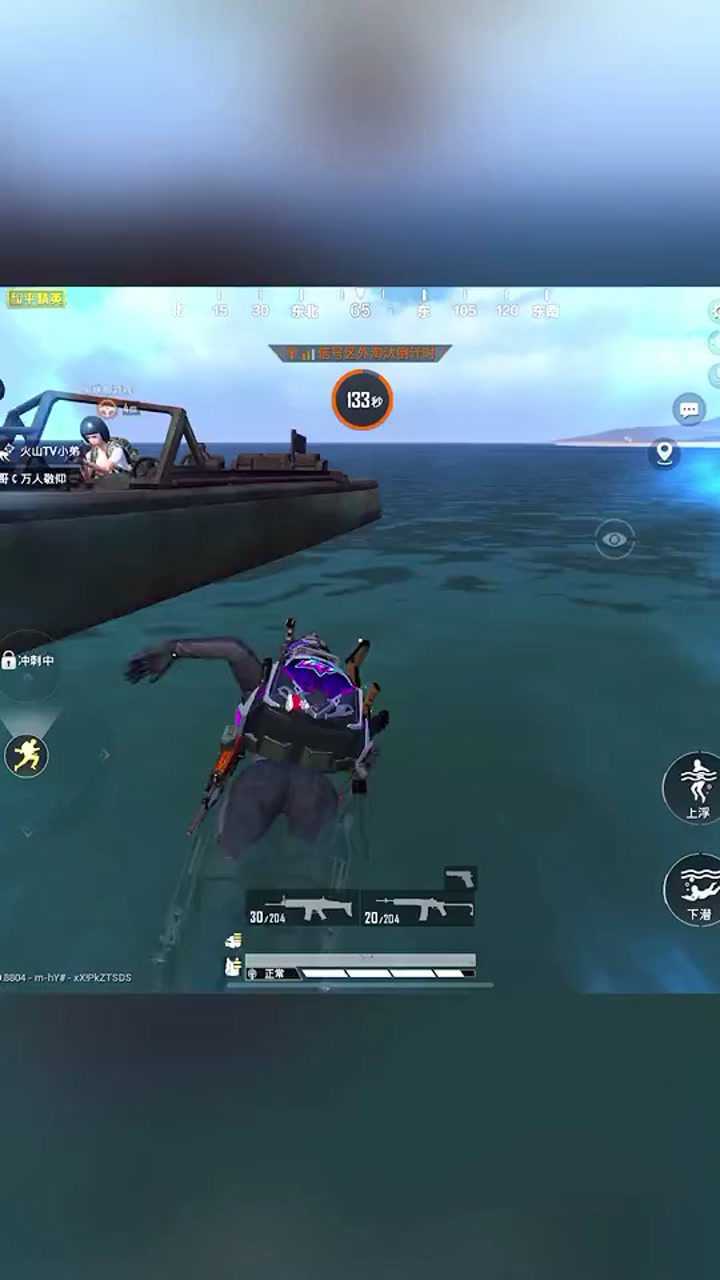Open the chat speech bubble
The width and height of the screenshot is (720, 1280).
click(x=688, y=410)
